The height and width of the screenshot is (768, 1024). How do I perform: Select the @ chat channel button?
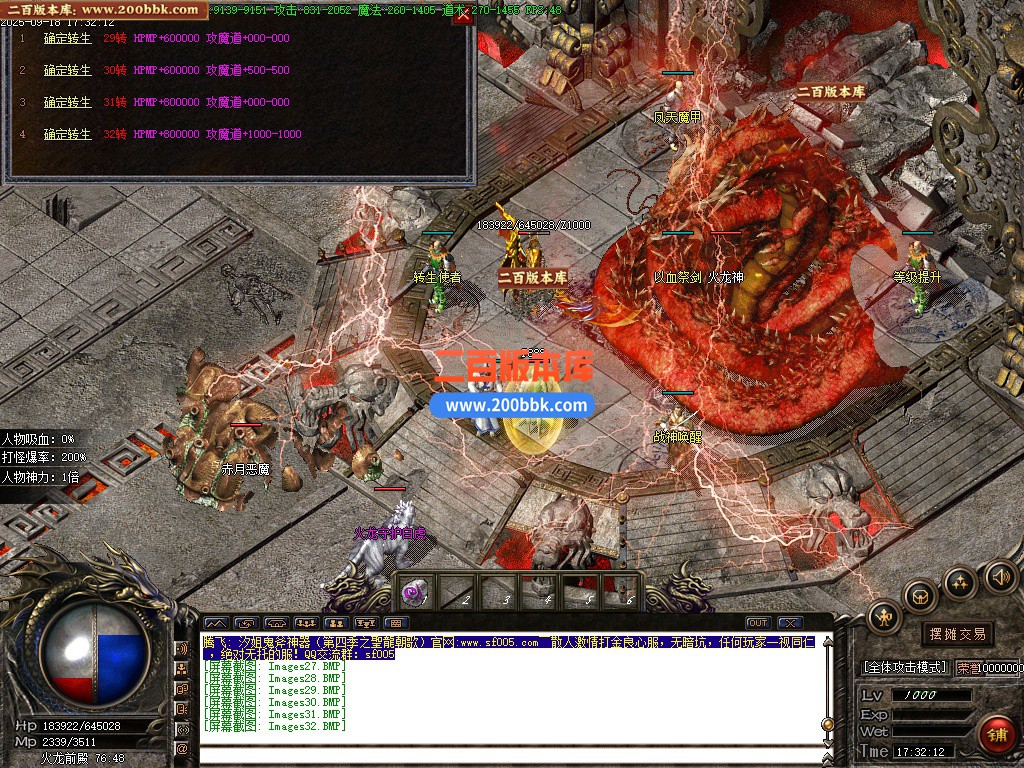click(182, 748)
